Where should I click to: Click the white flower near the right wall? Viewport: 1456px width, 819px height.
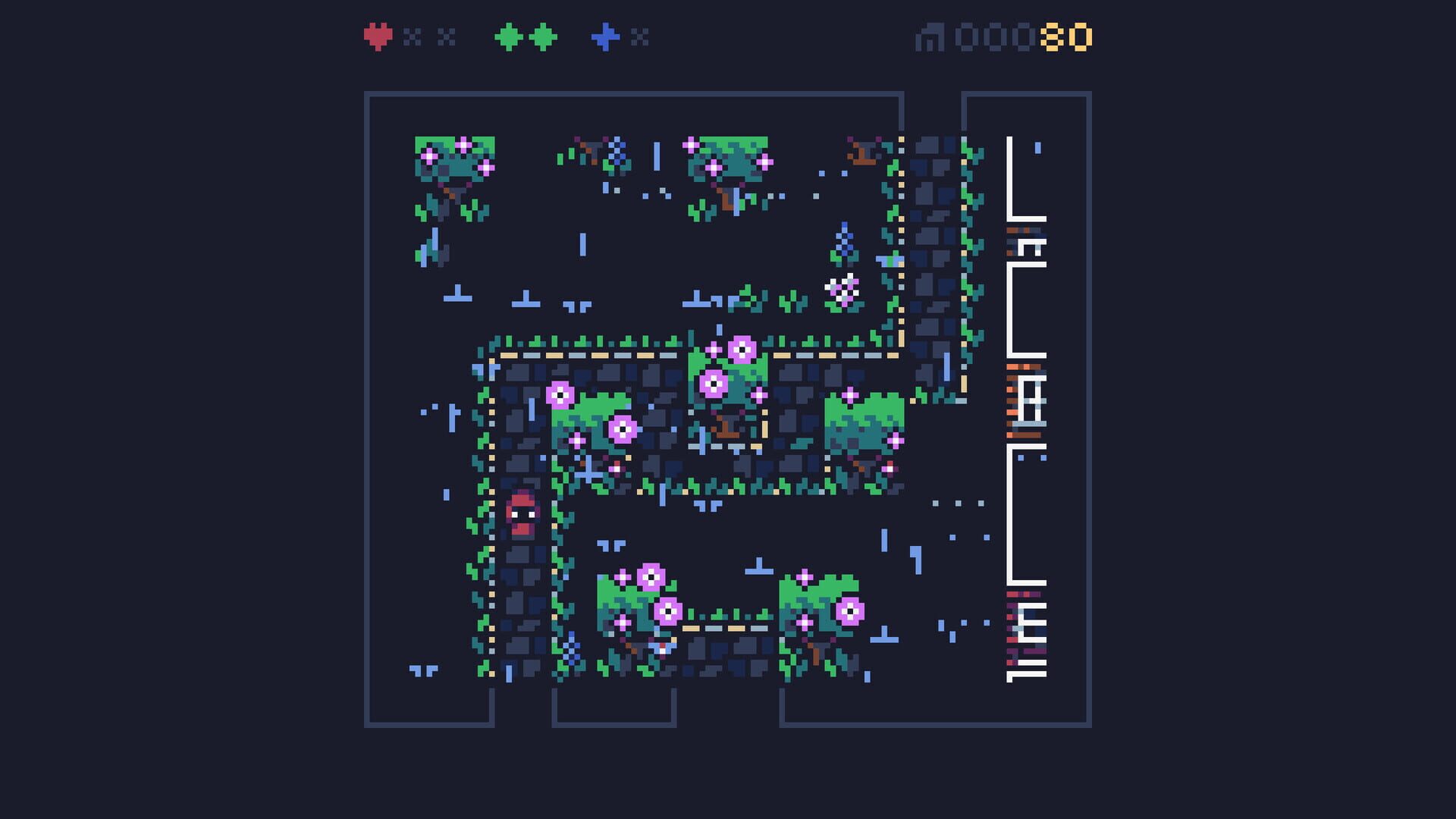pos(843,288)
